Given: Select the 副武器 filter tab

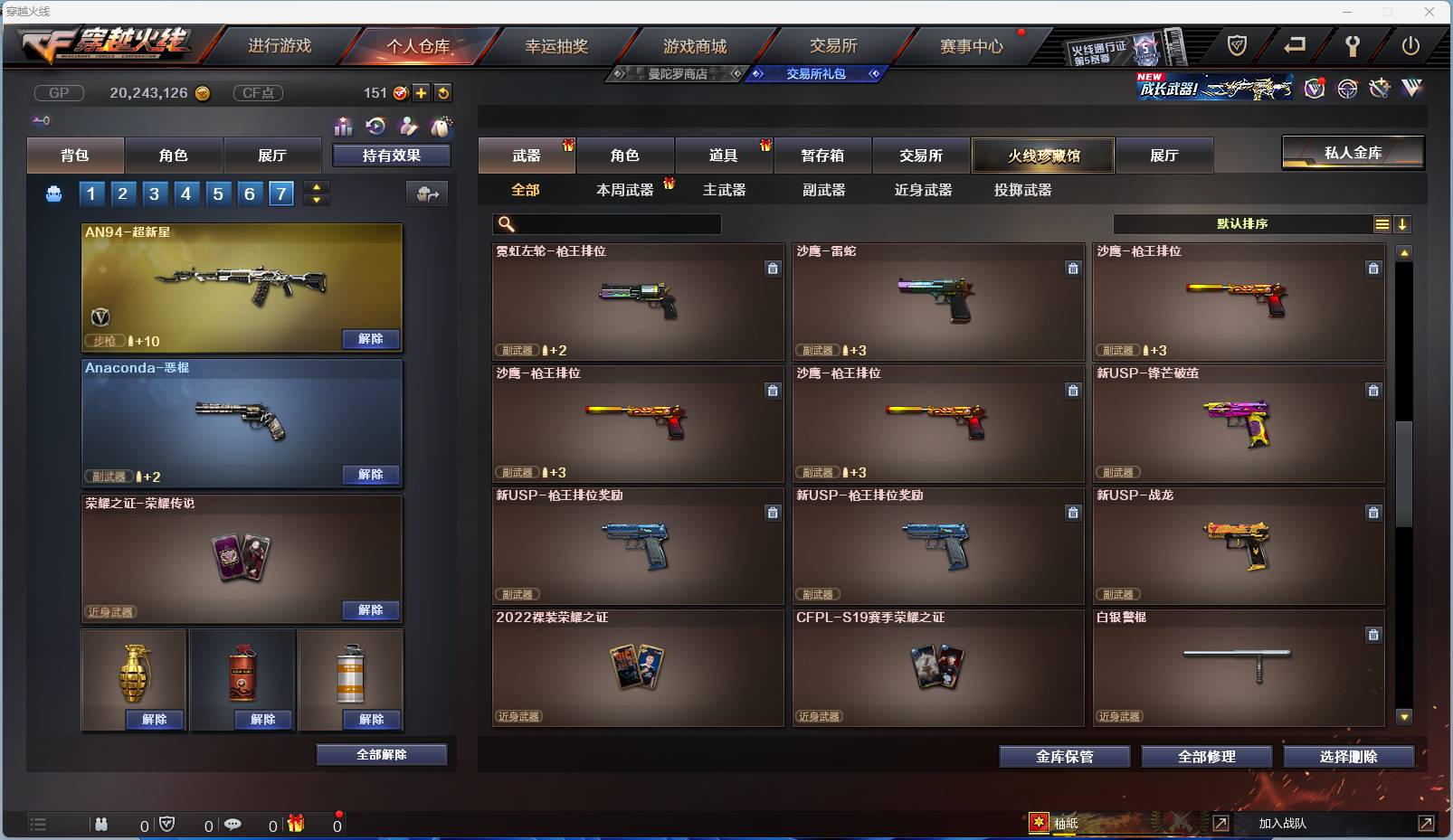Looking at the screenshot, I should coord(822,191).
